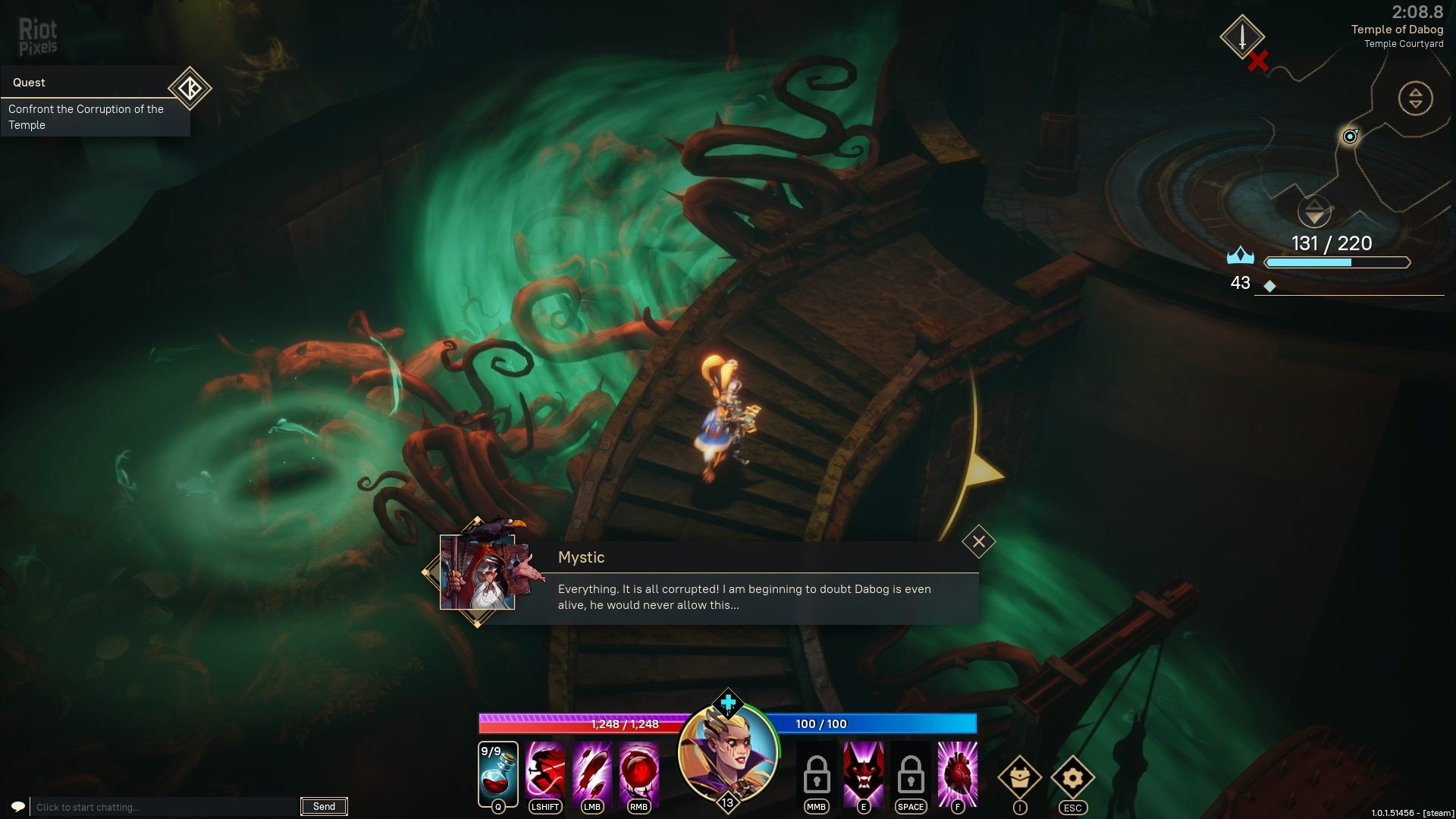Click the upper stairs marker on minimap
Screen dimensions: 1456x819
coord(1415,99)
